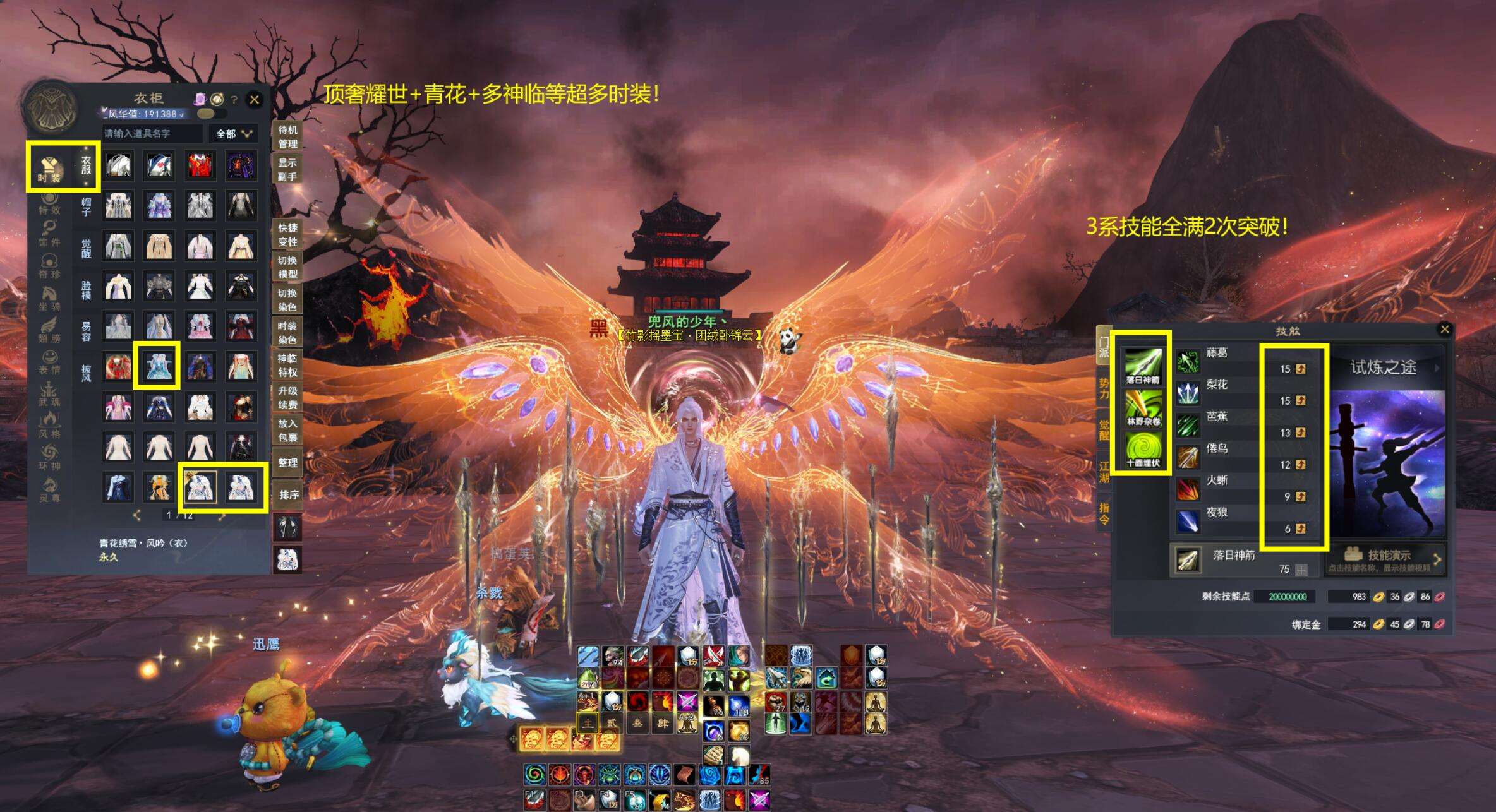Image resolution: width=1496 pixels, height=812 pixels.
Task: Open the 全部 filter dropdown
Action: click(x=234, y=134)
